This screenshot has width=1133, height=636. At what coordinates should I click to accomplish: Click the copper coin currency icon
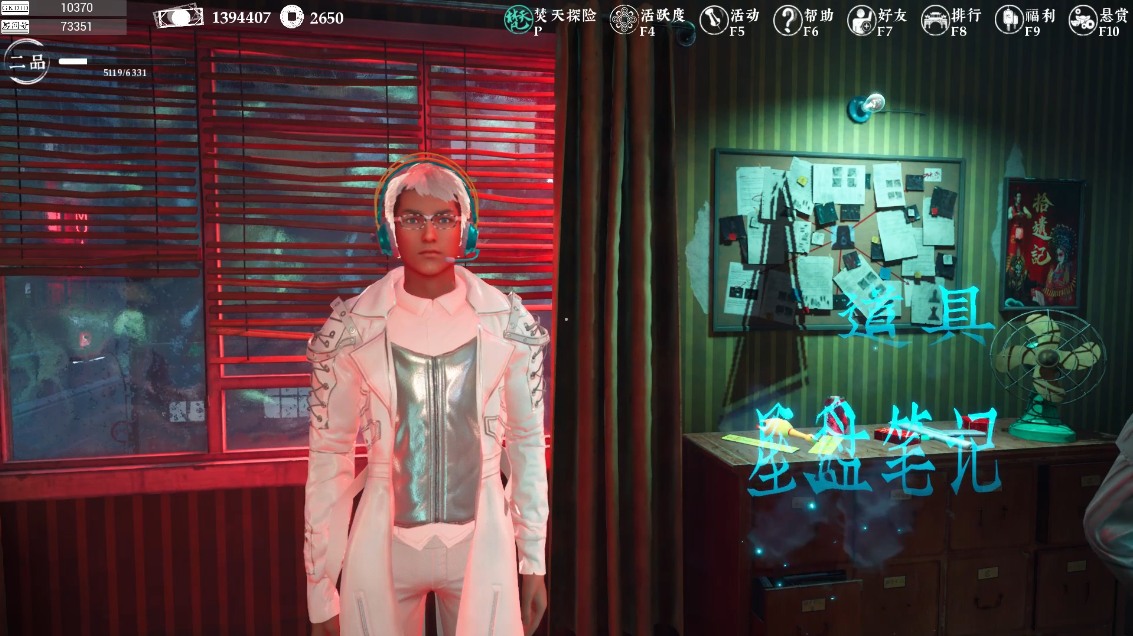click(x=293, y=17)
